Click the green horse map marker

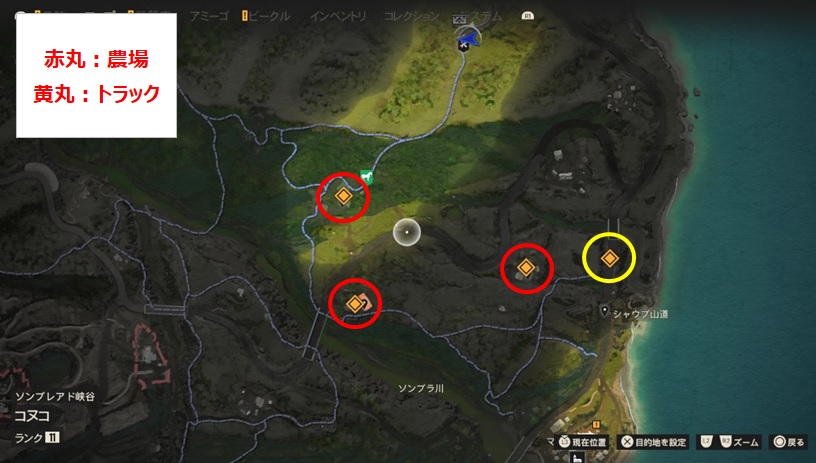coord(367,178)
